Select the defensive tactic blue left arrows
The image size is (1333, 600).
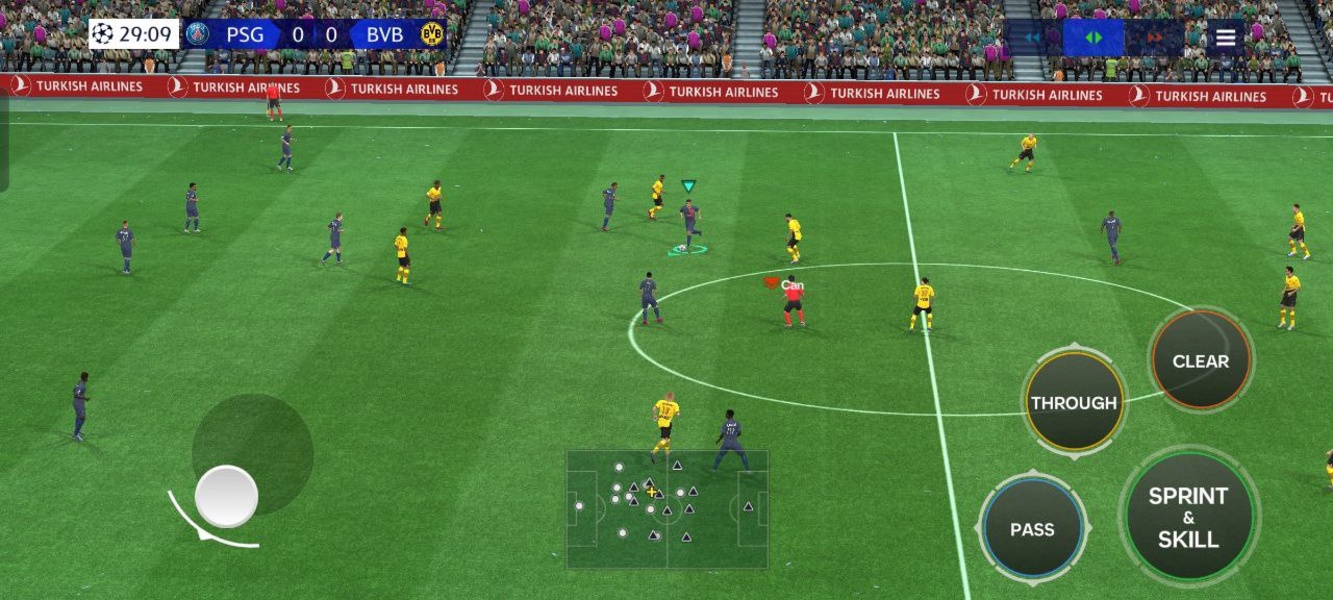[x=1034, y=38]
